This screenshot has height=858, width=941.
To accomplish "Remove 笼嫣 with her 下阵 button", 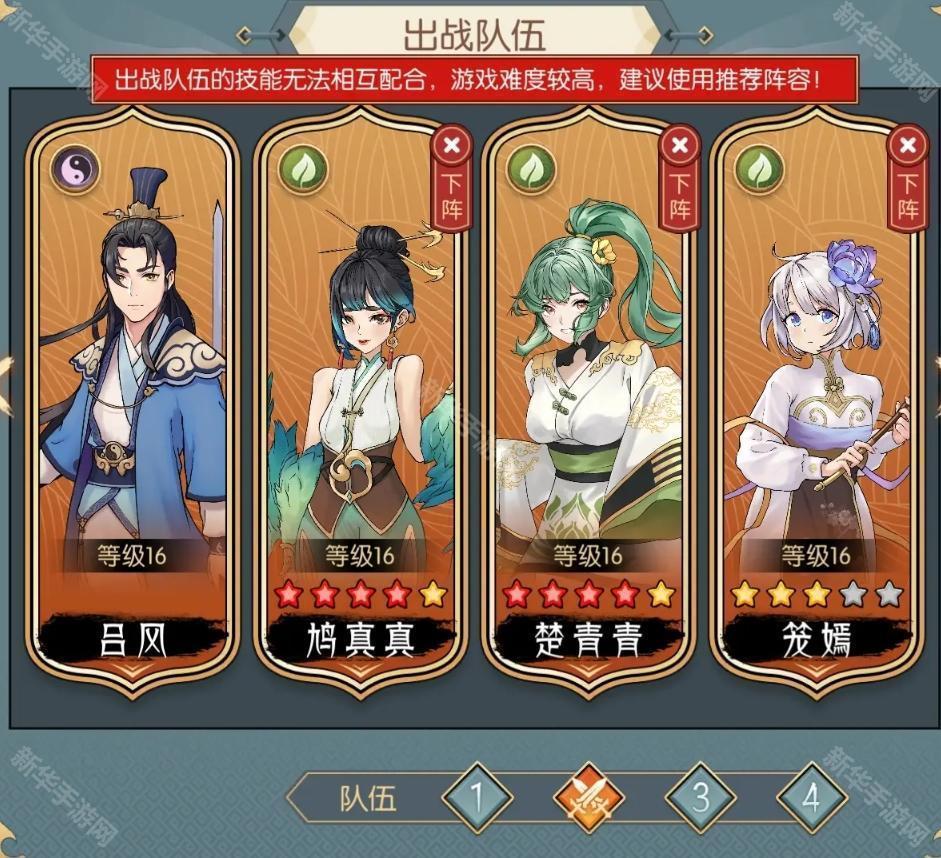I will 907,180.
